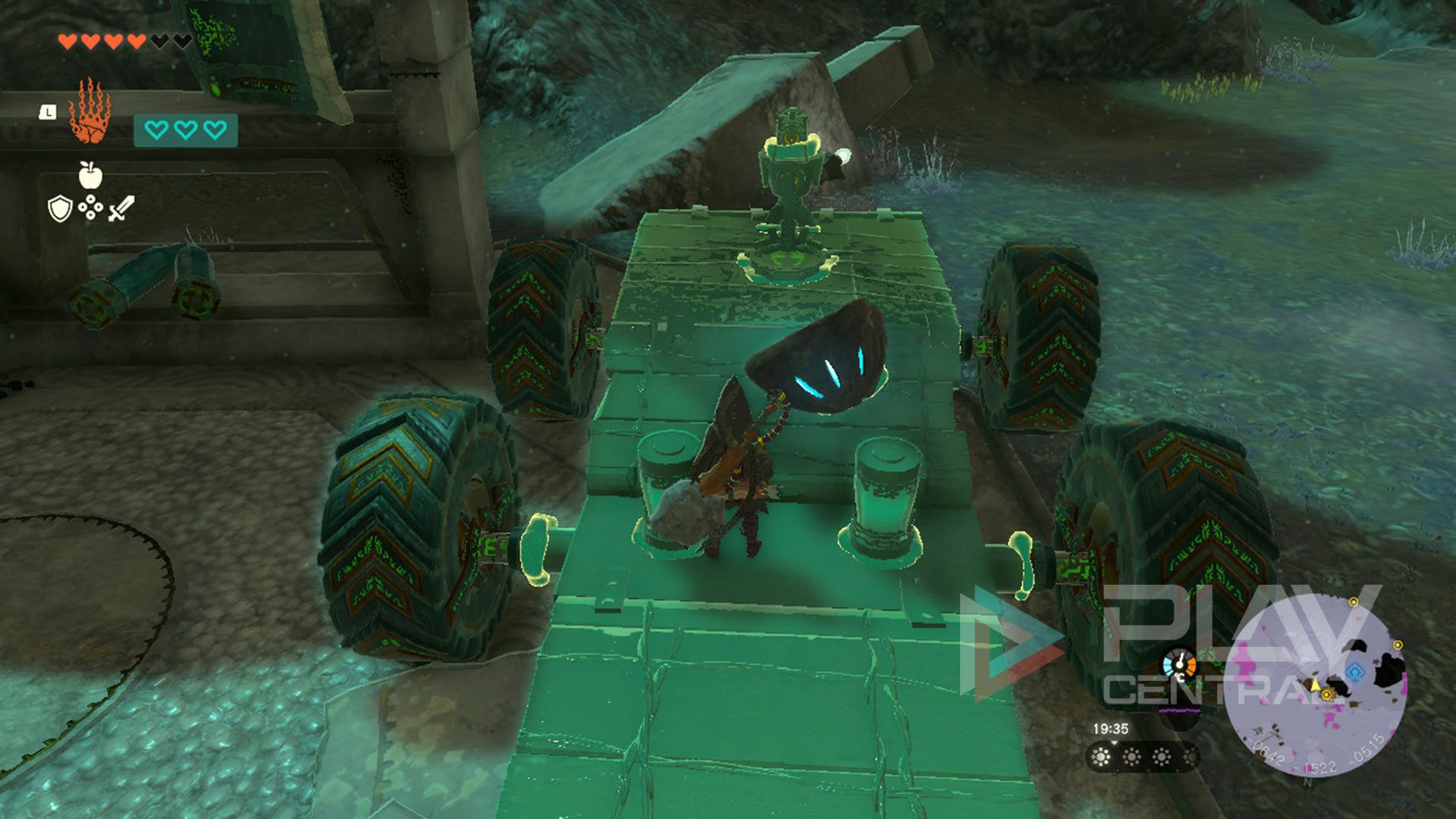Open the sword weapon selection icon
This screenshot has height=819, width=1456.
point(121,209)
